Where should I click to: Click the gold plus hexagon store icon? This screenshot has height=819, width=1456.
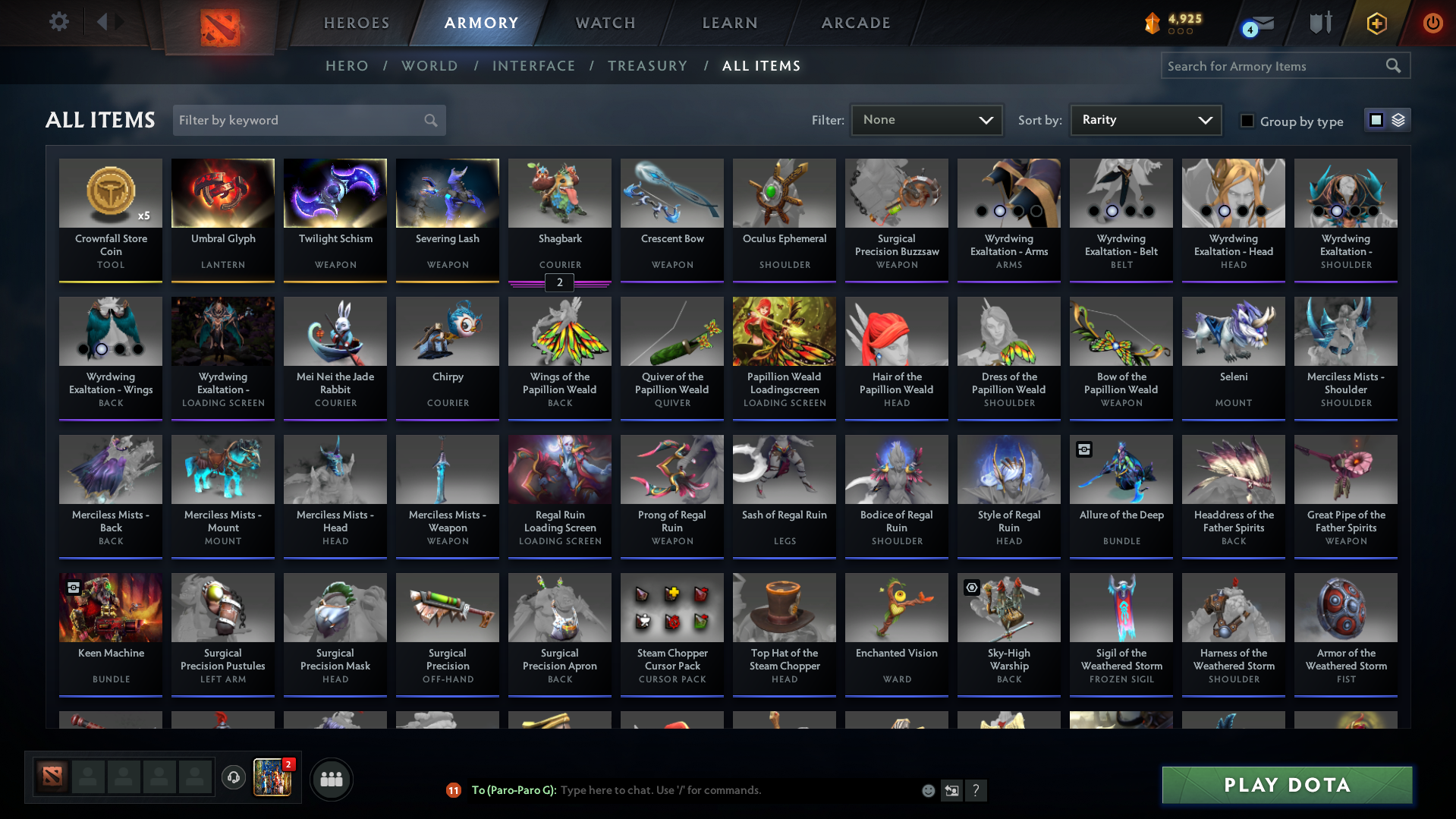pyautogui.click(x=1376, y=23)
